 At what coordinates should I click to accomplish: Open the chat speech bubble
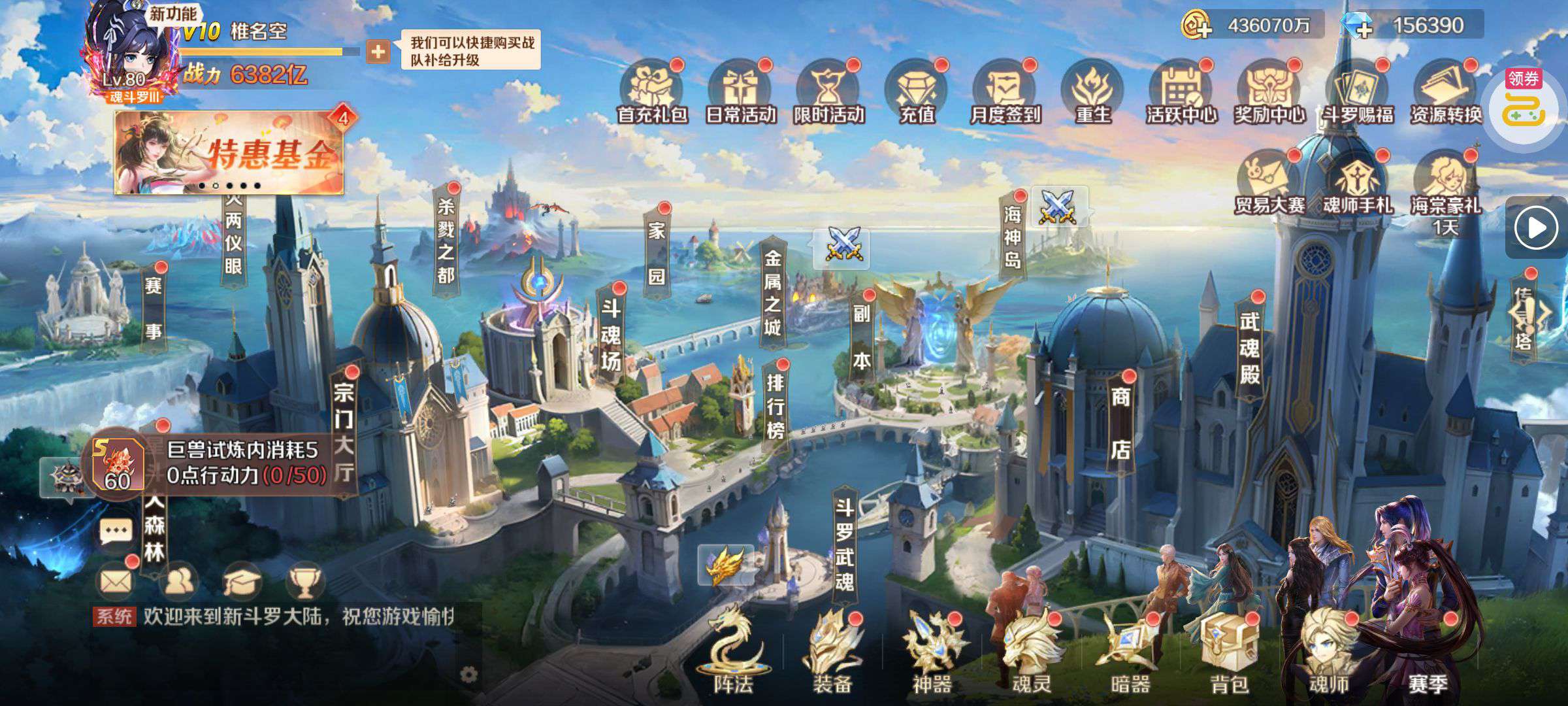[x=116, y=533]
